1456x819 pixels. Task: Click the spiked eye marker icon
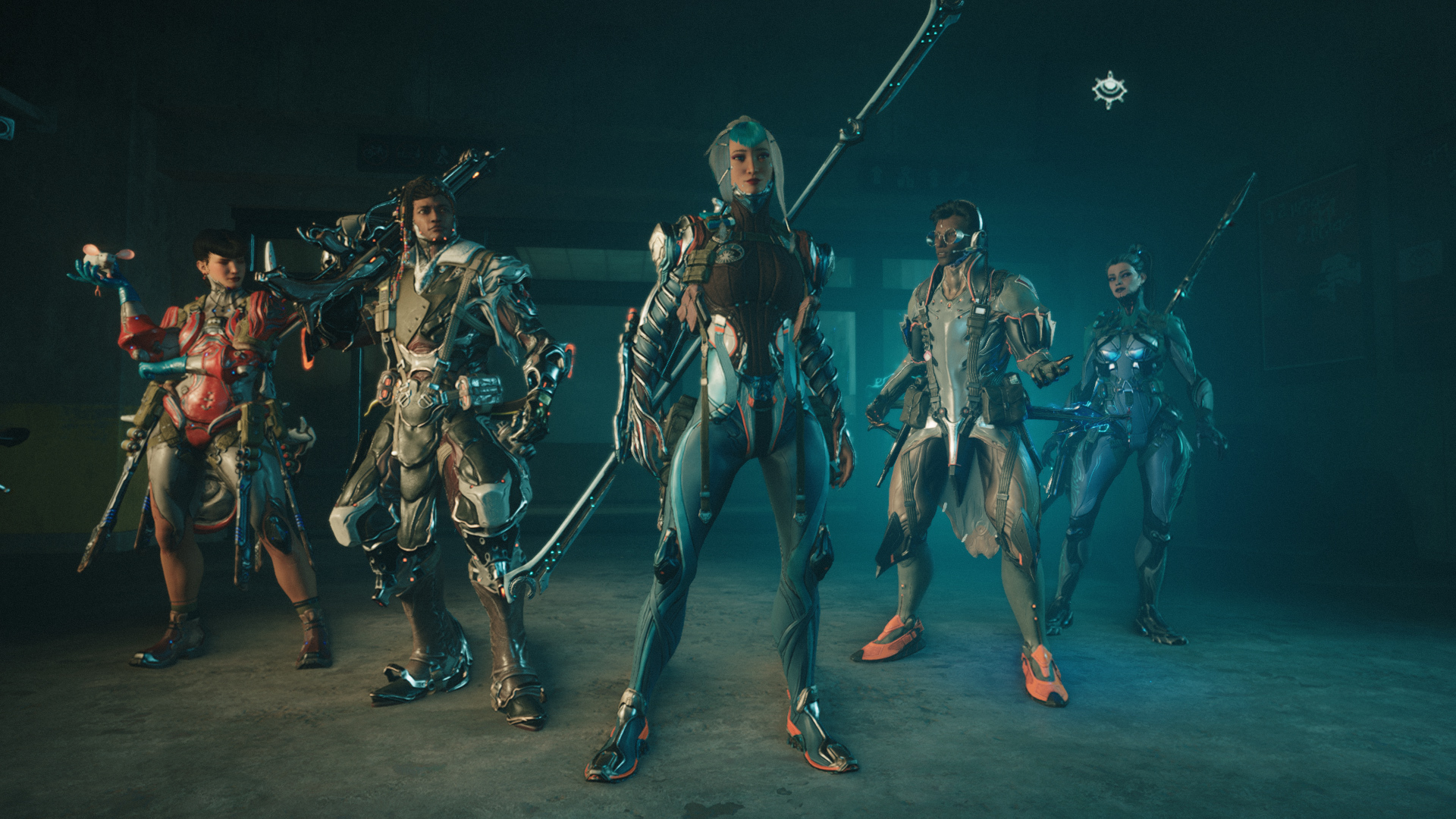pos(1109,90)
